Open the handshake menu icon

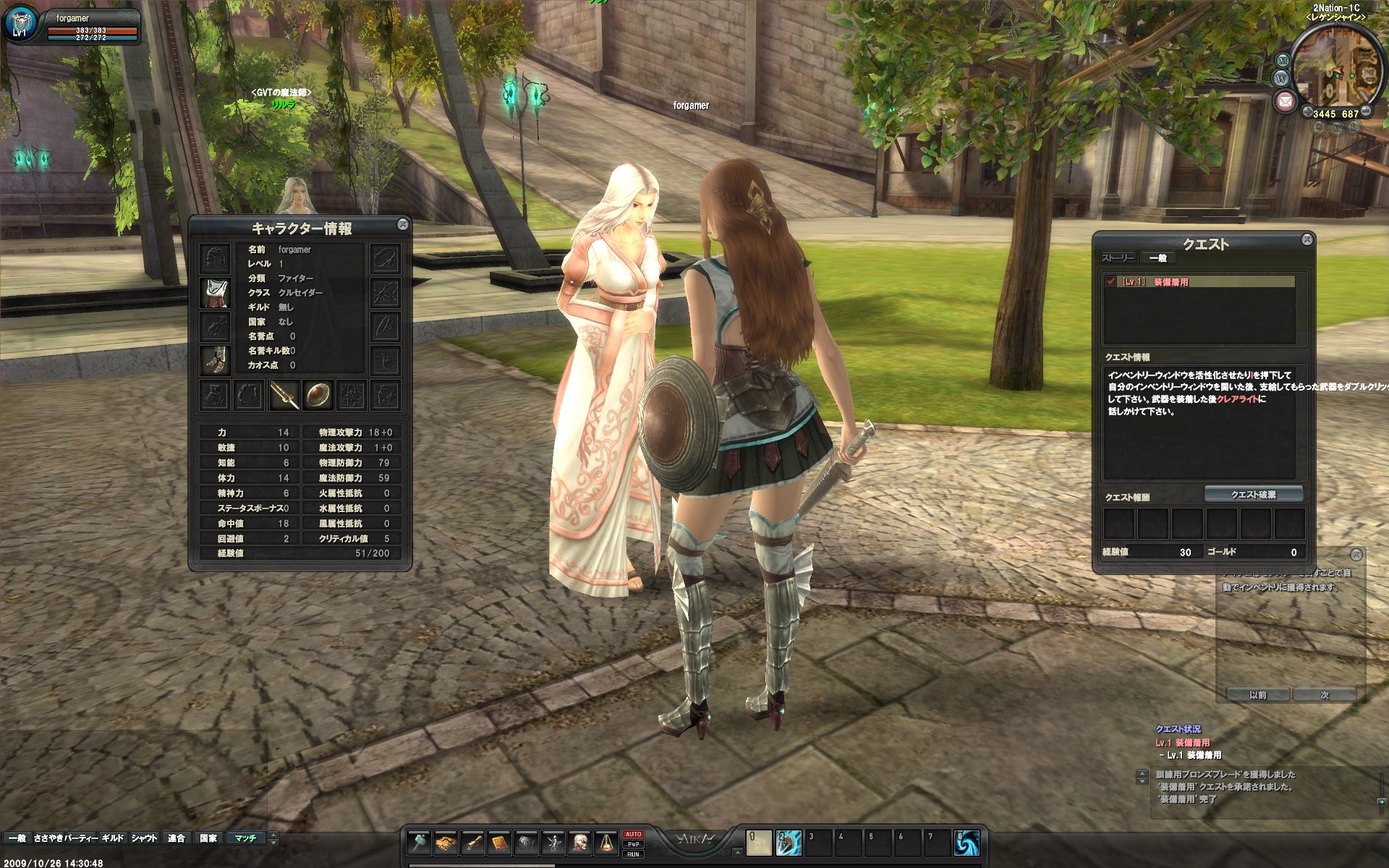446,843
